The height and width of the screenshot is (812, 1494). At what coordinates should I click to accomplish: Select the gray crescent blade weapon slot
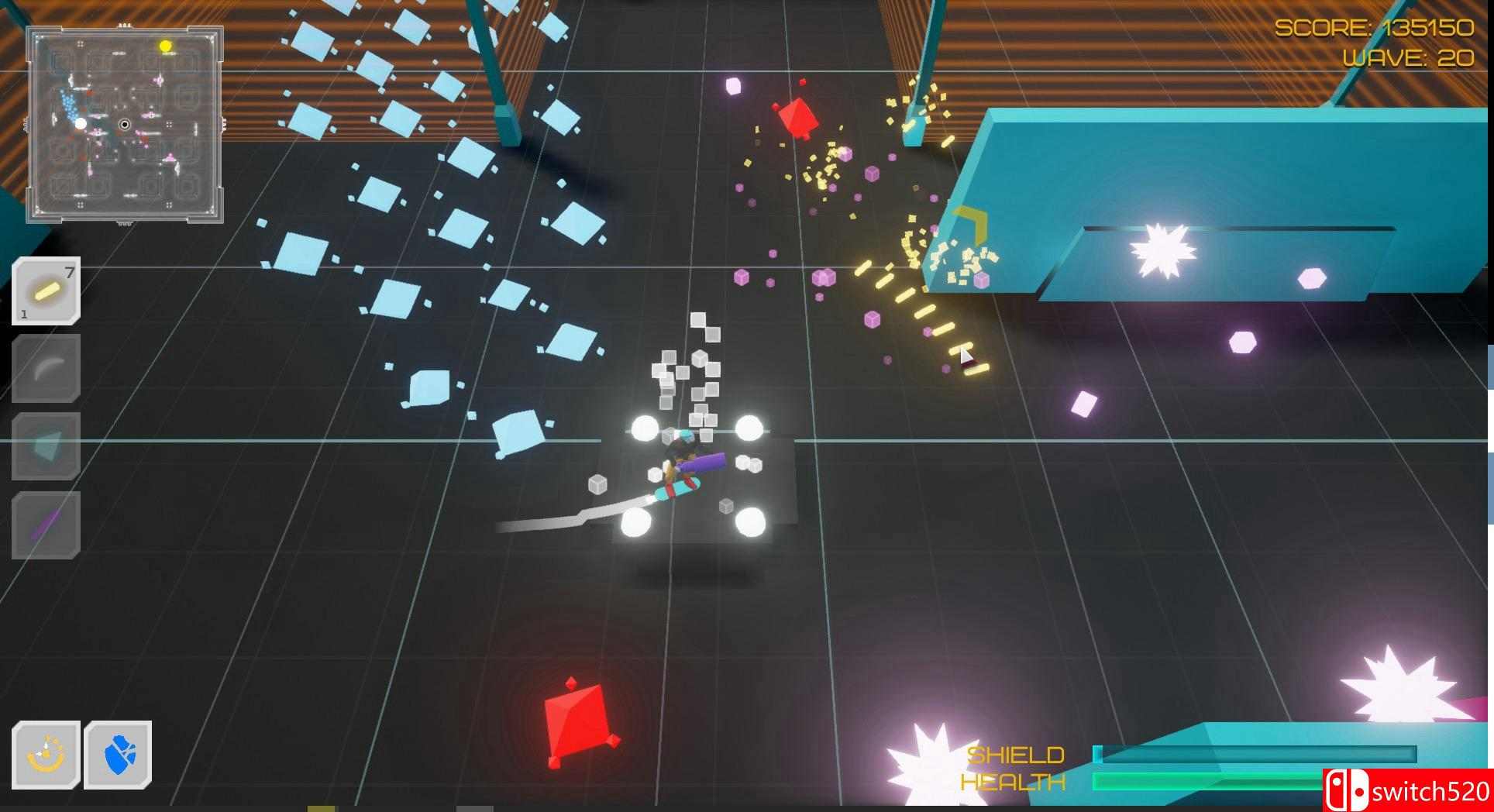click(44, 370)
